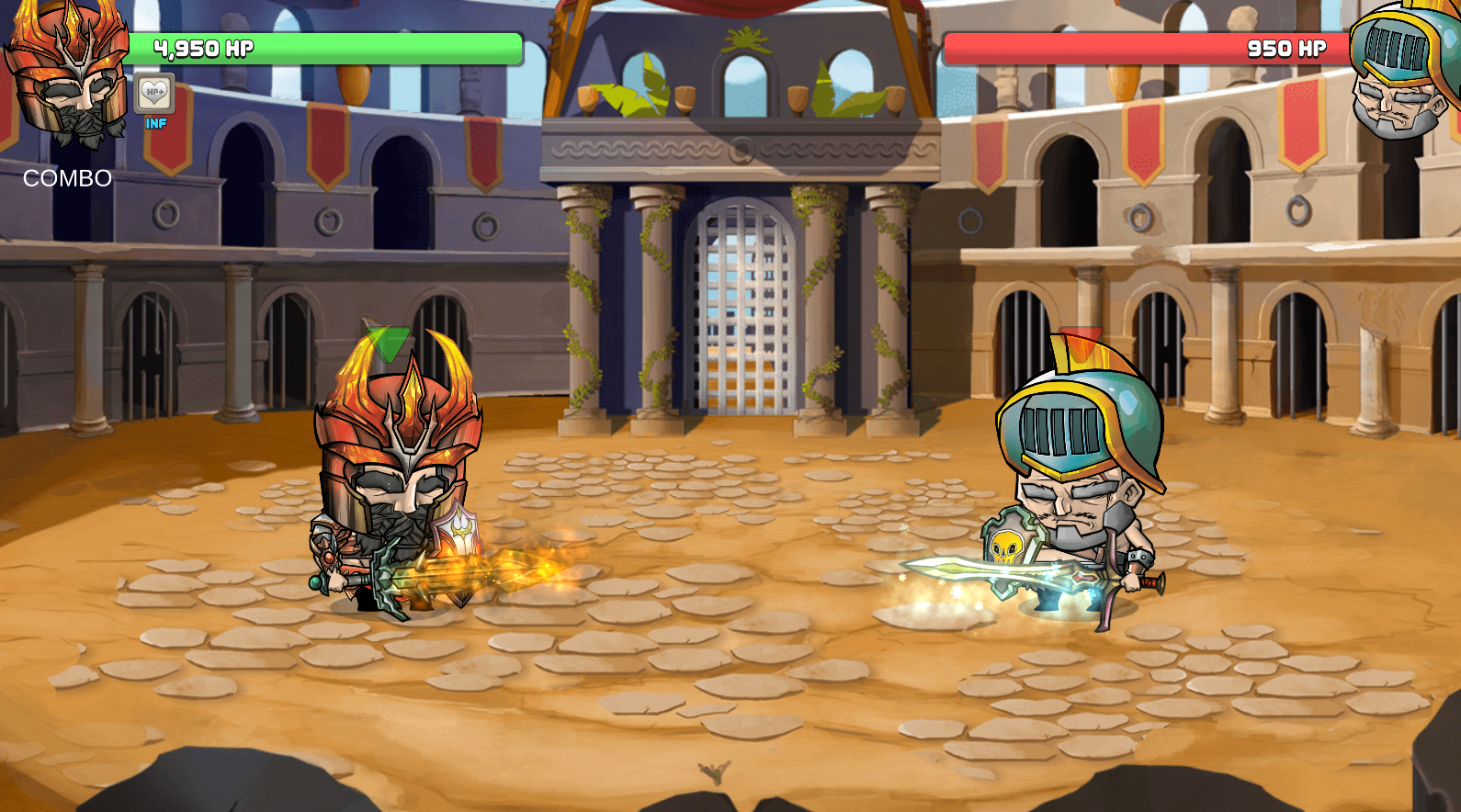Click the HP+ infinite buff icon
This screenshot has width=1461, height=812.
(154, 92)
